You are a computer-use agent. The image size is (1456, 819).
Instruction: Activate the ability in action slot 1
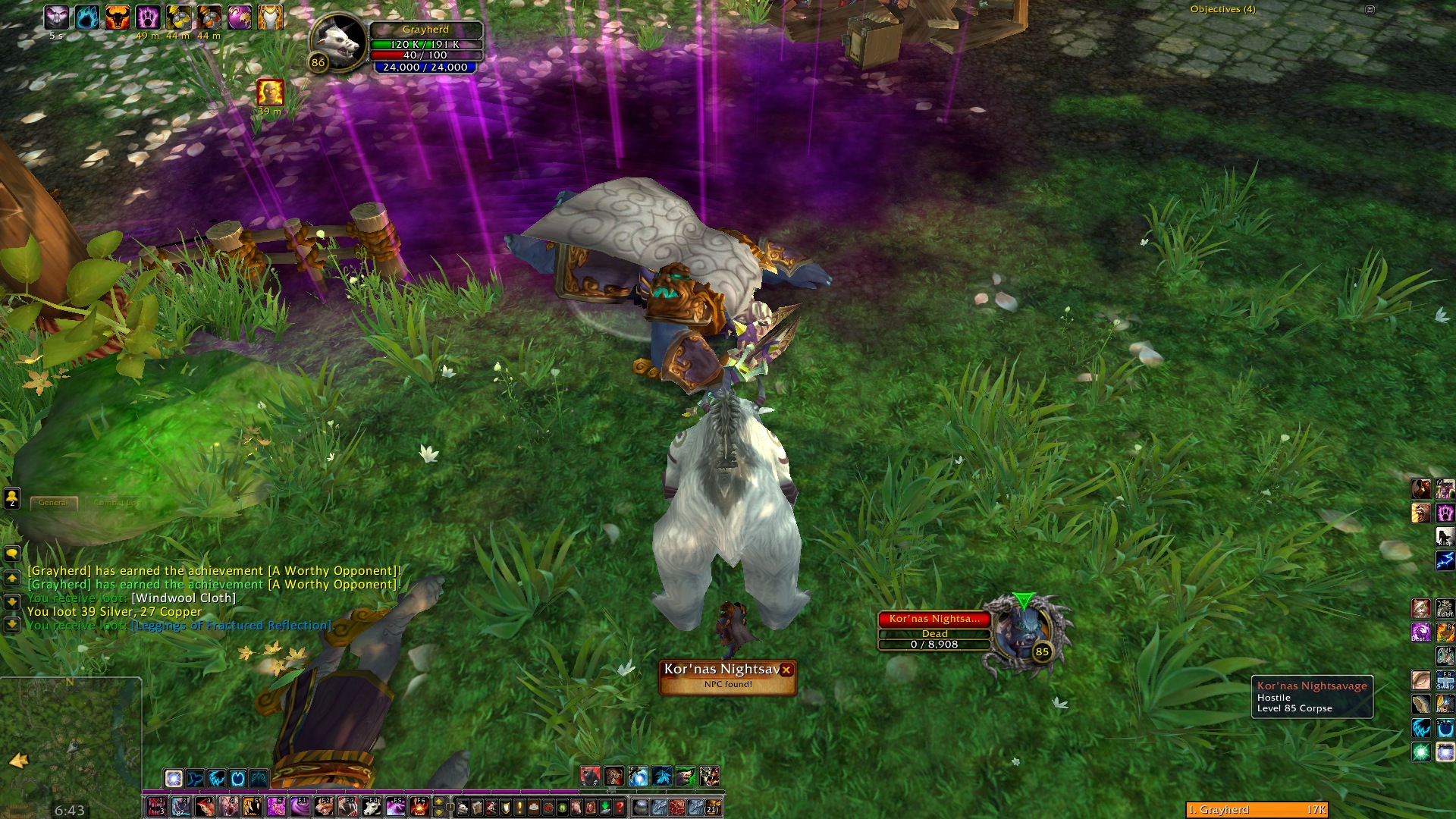click(156, 807)
